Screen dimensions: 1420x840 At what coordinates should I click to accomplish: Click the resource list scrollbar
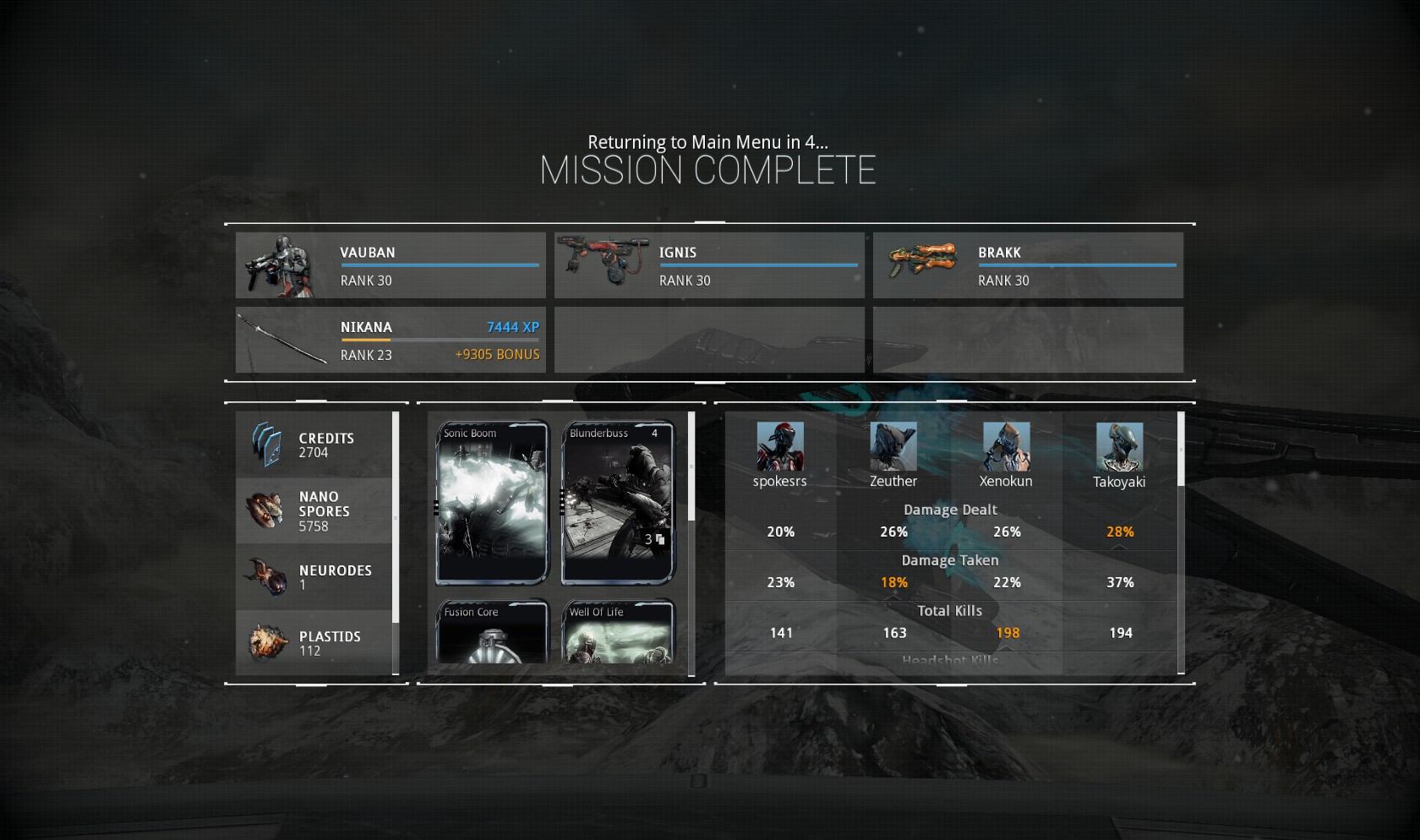pos(396,517)
